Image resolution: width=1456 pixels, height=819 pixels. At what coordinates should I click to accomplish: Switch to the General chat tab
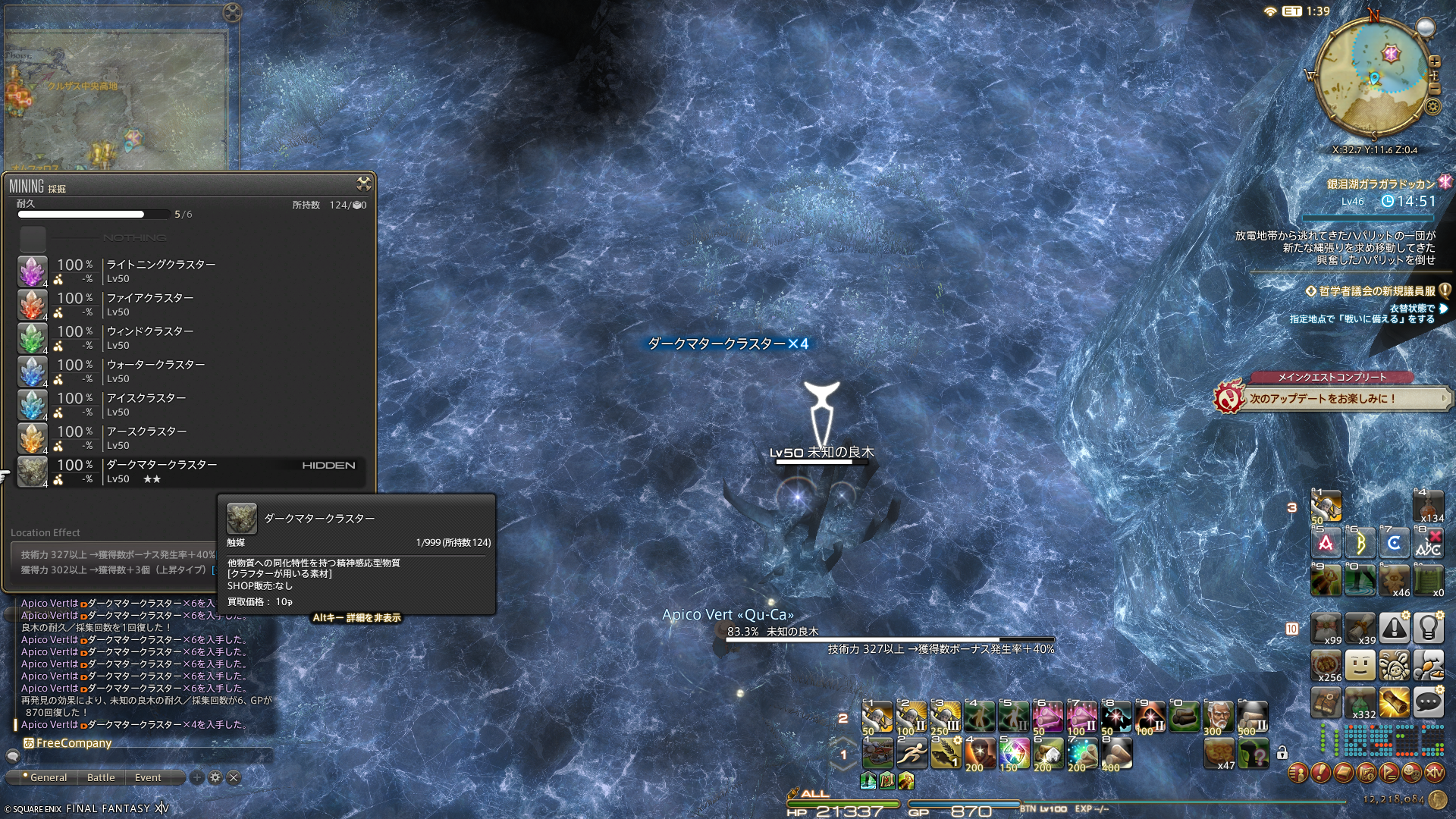tap(45, 777)
